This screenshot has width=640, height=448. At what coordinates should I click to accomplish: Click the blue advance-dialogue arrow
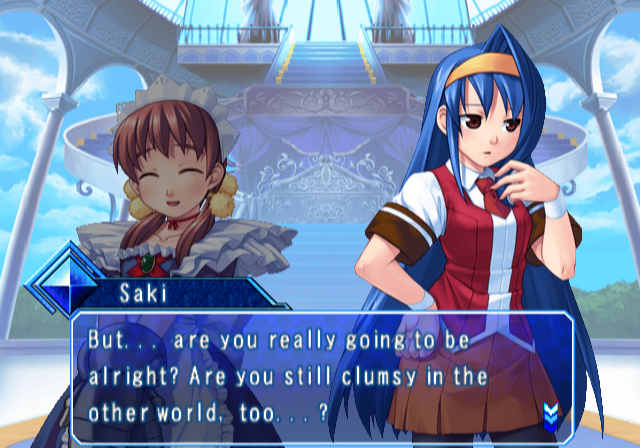(549, 413)
